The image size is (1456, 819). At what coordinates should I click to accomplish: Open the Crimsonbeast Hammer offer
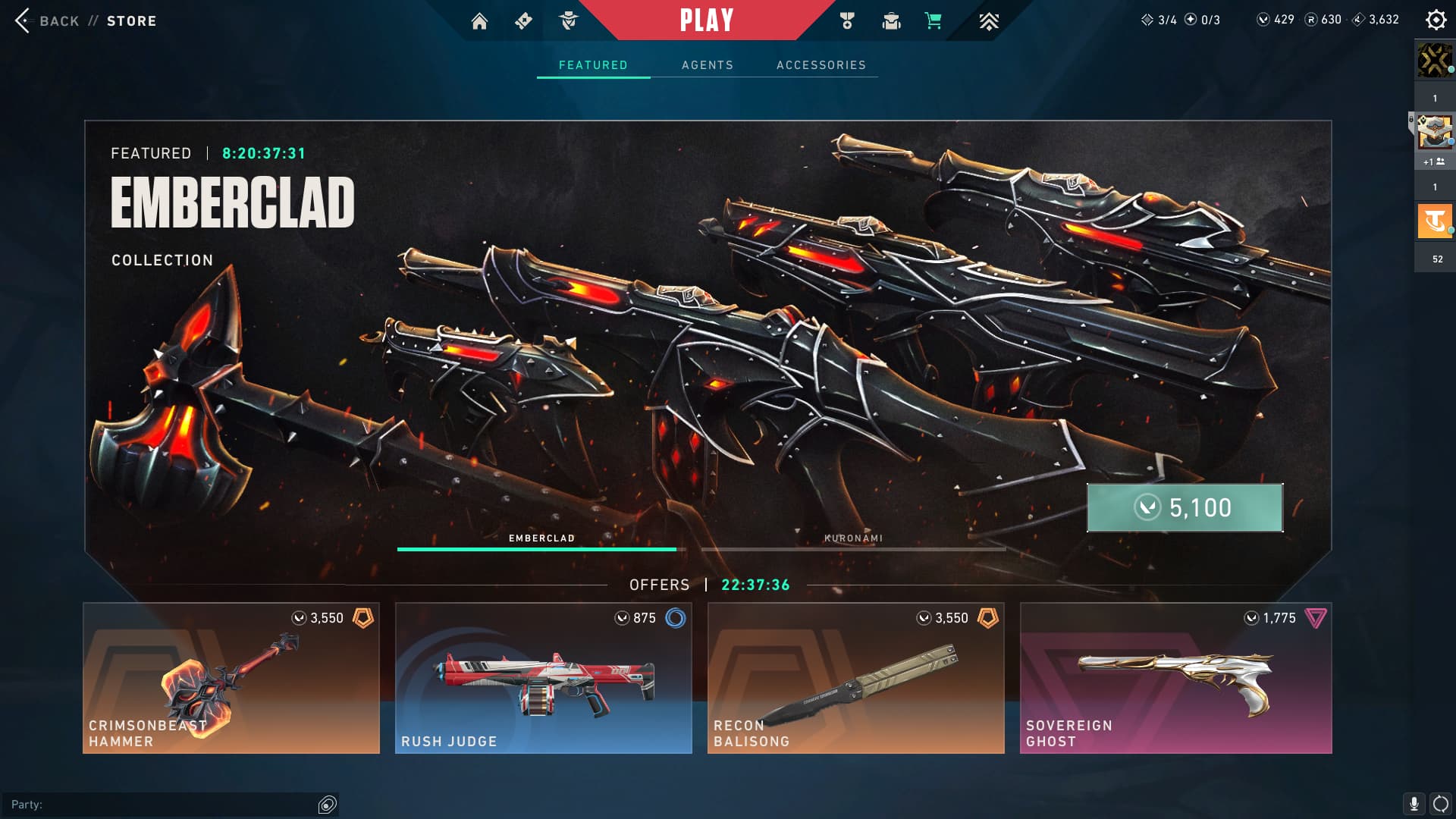tap(231, 678)
